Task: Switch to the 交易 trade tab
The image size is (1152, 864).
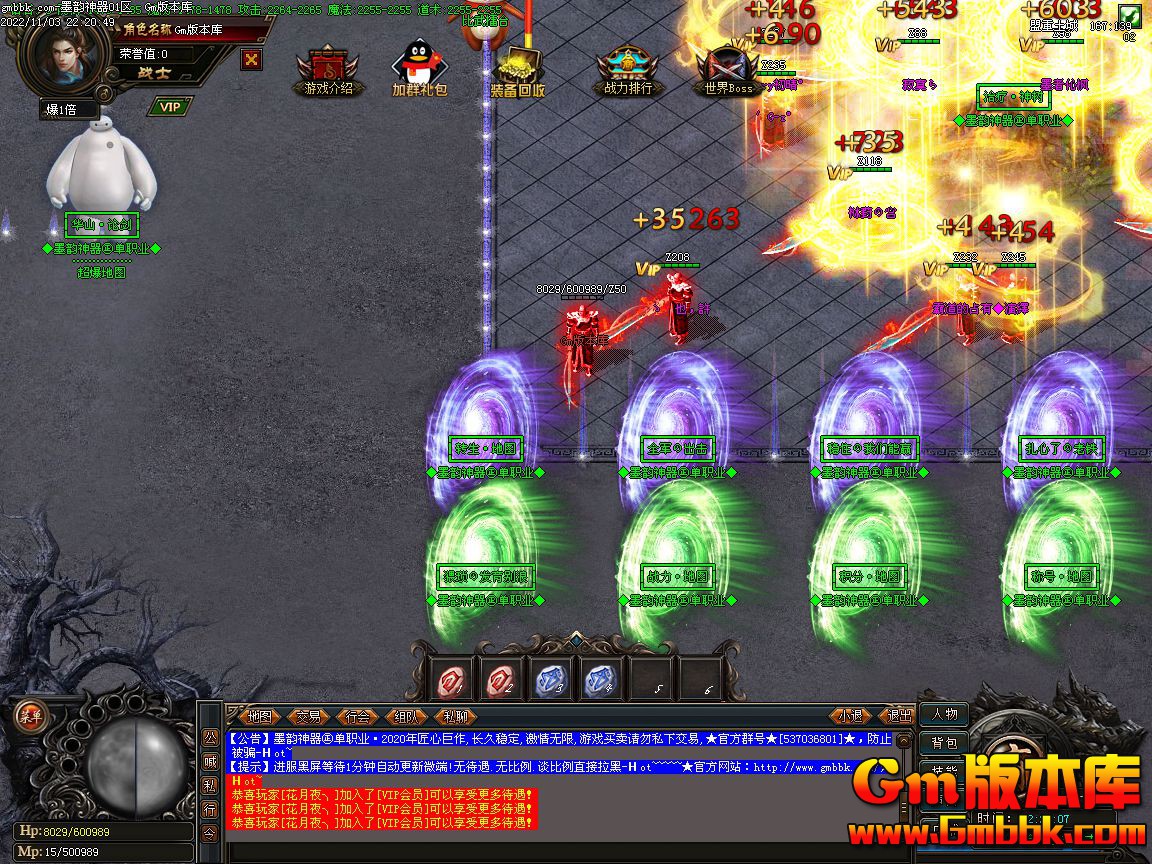Action: click(308, 716)
